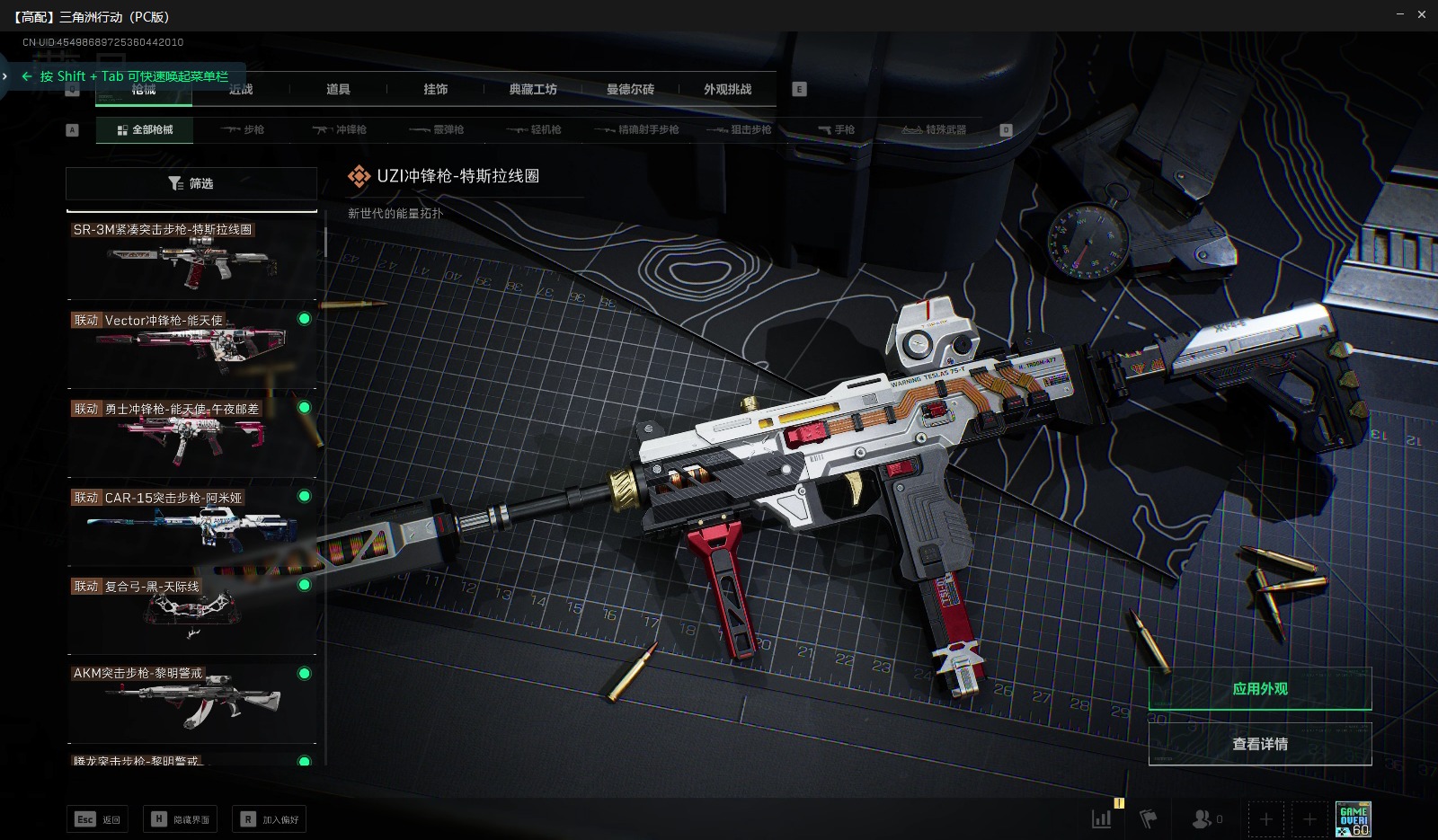The image size is (1438, 840).
Task: Go to the 典藏工坊 tab
Action: tap(533, 89)
